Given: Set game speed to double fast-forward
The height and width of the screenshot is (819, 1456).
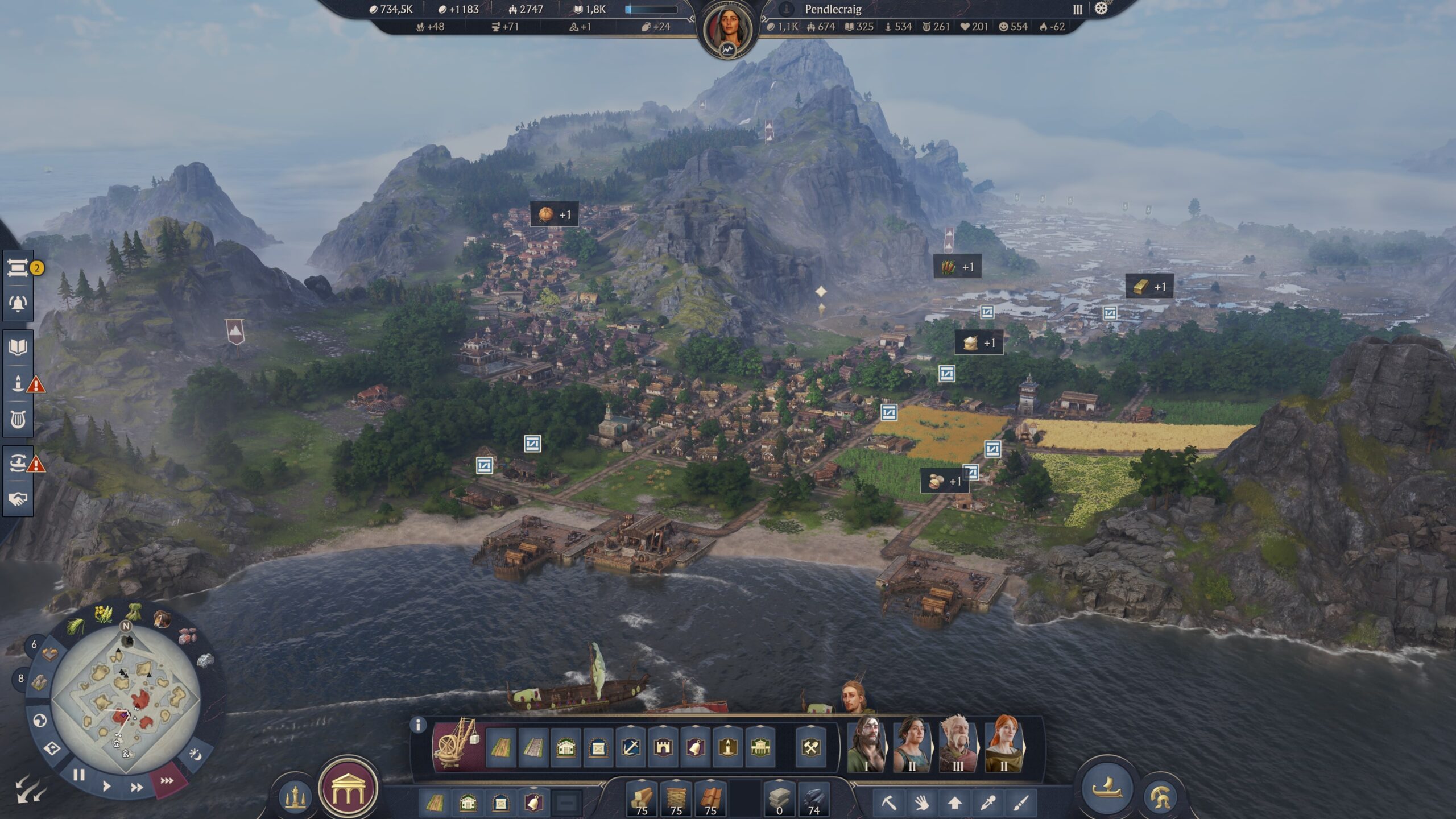Looking at the screenshot, I should tap(136, 788).
